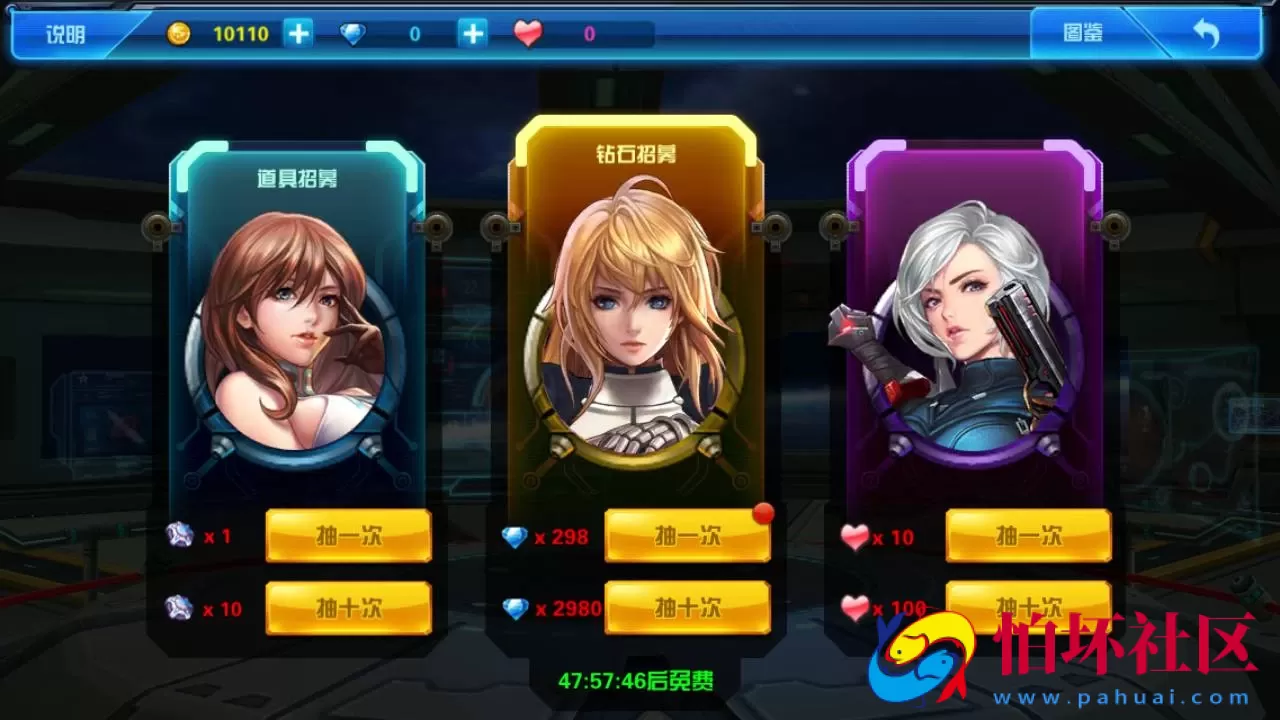Image resolution: width=1280 pixels, height=720 pixels.
Task: Click the token icon beside x1 cost
Action: 179,537
